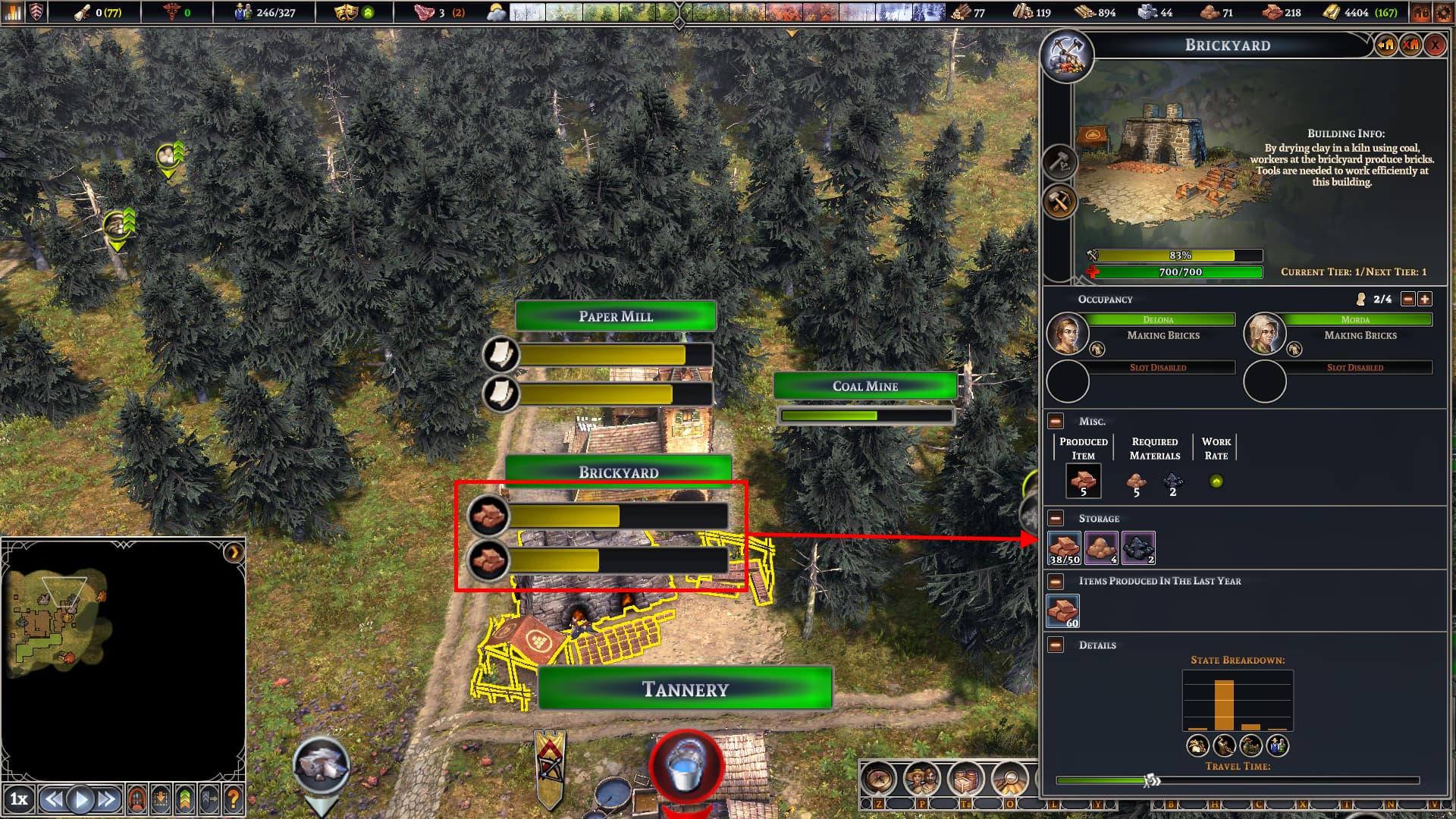The image size is (1456, 819).
Task: Speed up the game with fast-forward
Action: tap(107, 799)
